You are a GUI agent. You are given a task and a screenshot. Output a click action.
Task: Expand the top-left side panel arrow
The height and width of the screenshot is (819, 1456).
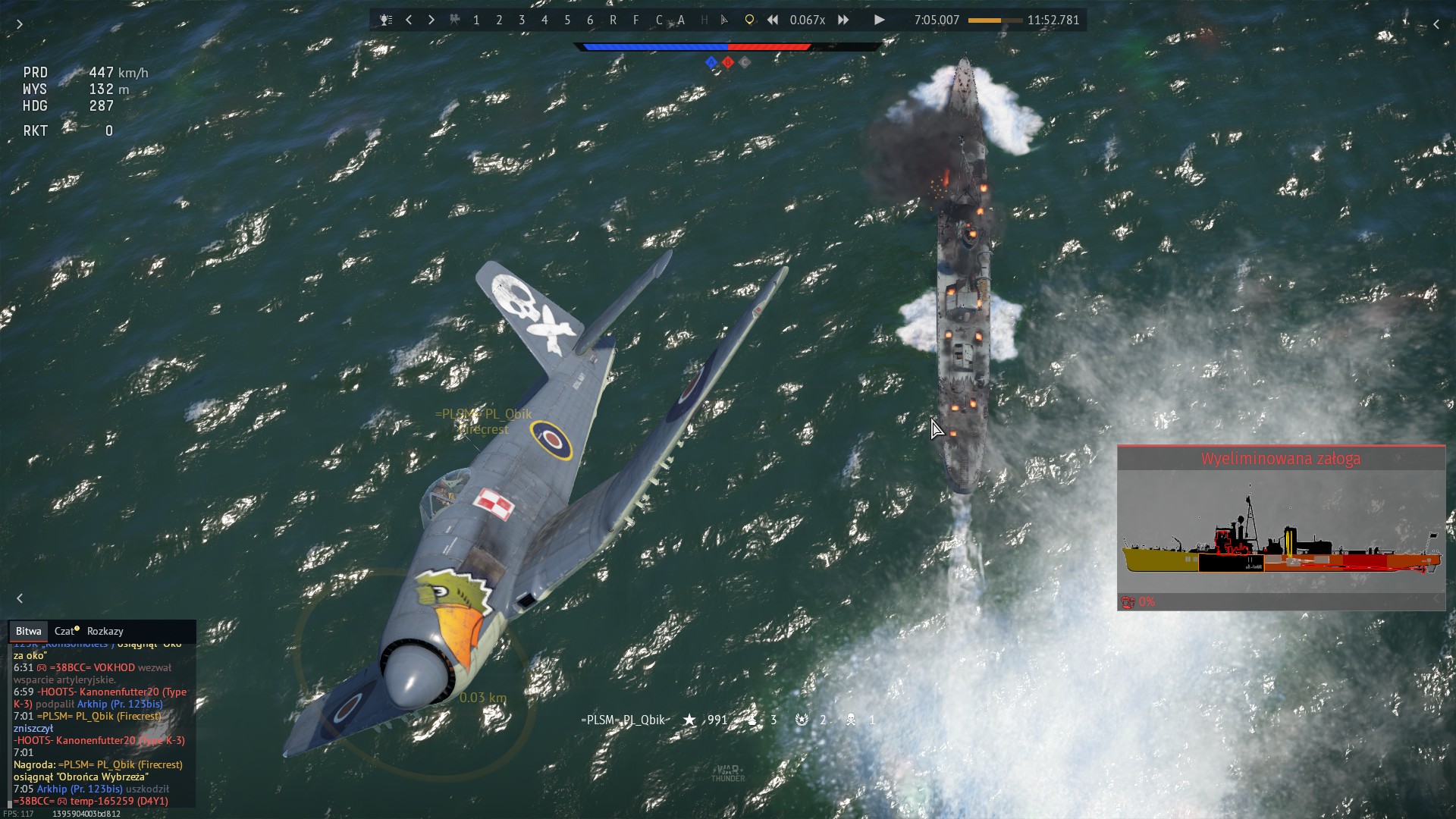(x=20, y=24)
